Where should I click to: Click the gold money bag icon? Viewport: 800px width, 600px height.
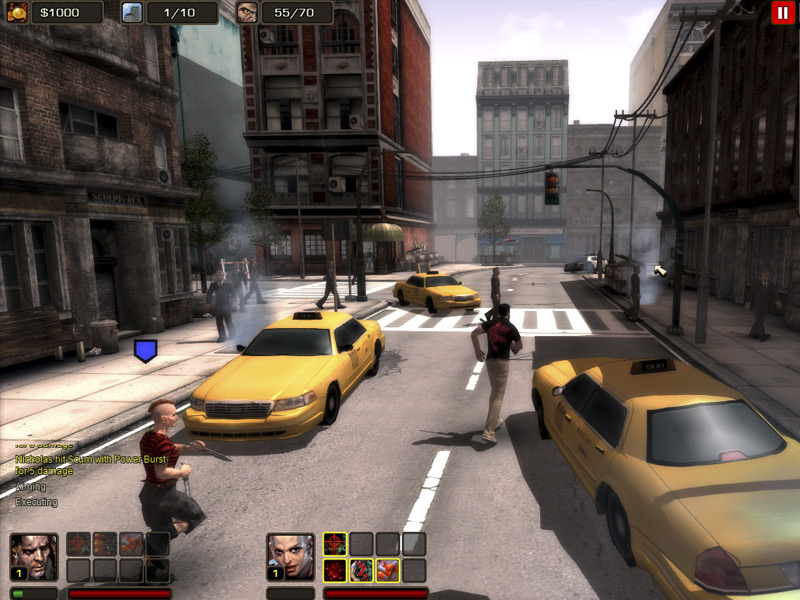pyautogui.click(x=18, y=12)
